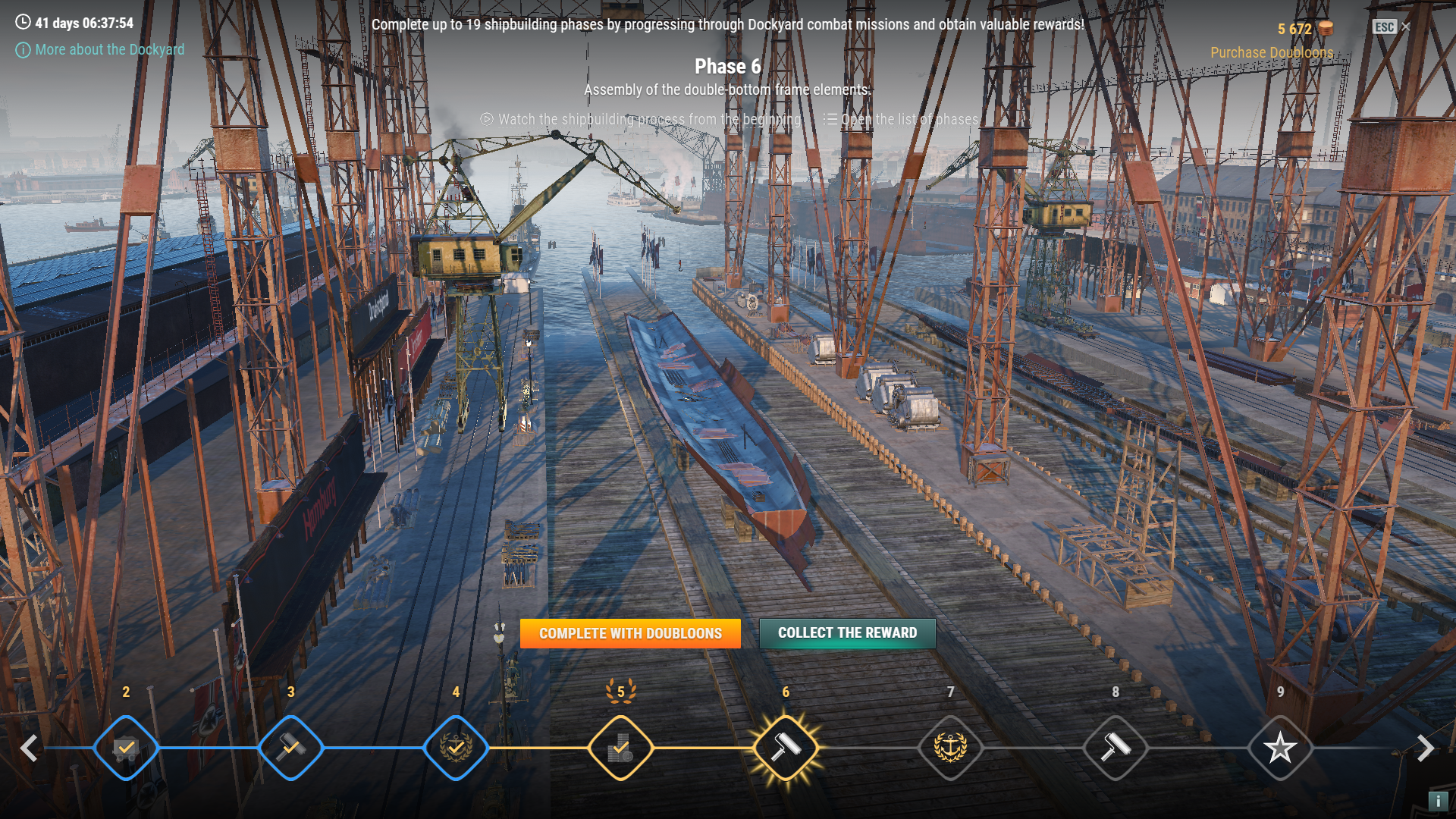Select phase 5 completed node
Screen dimensions: 1456x819
pyautogui.click(x=621, y=748)
